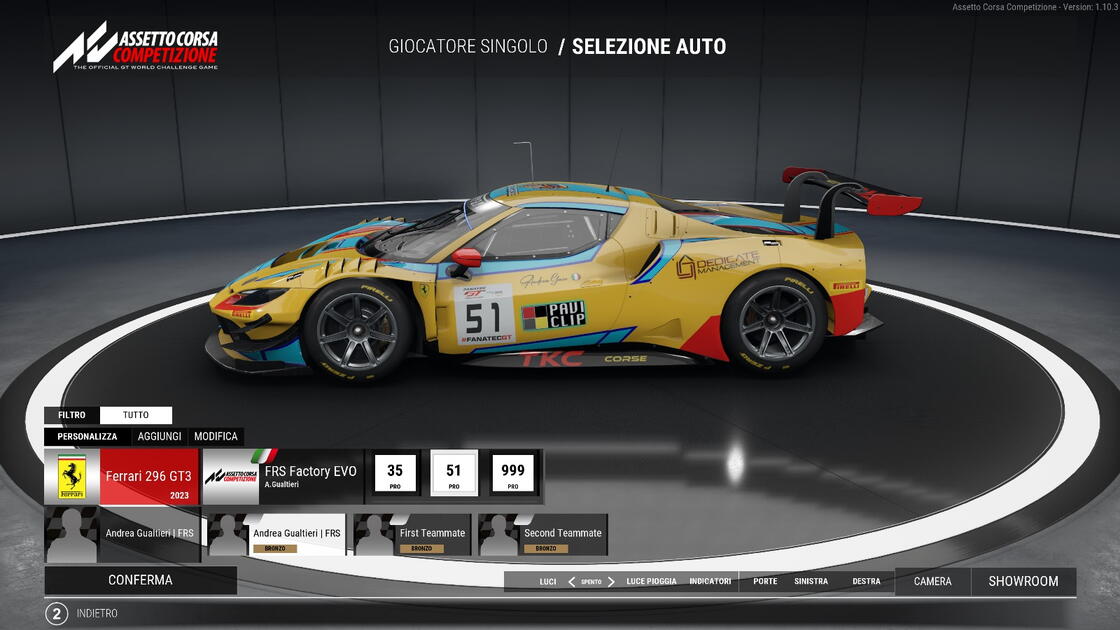Click the left arrow next to LUCI

tap(572, 582)
